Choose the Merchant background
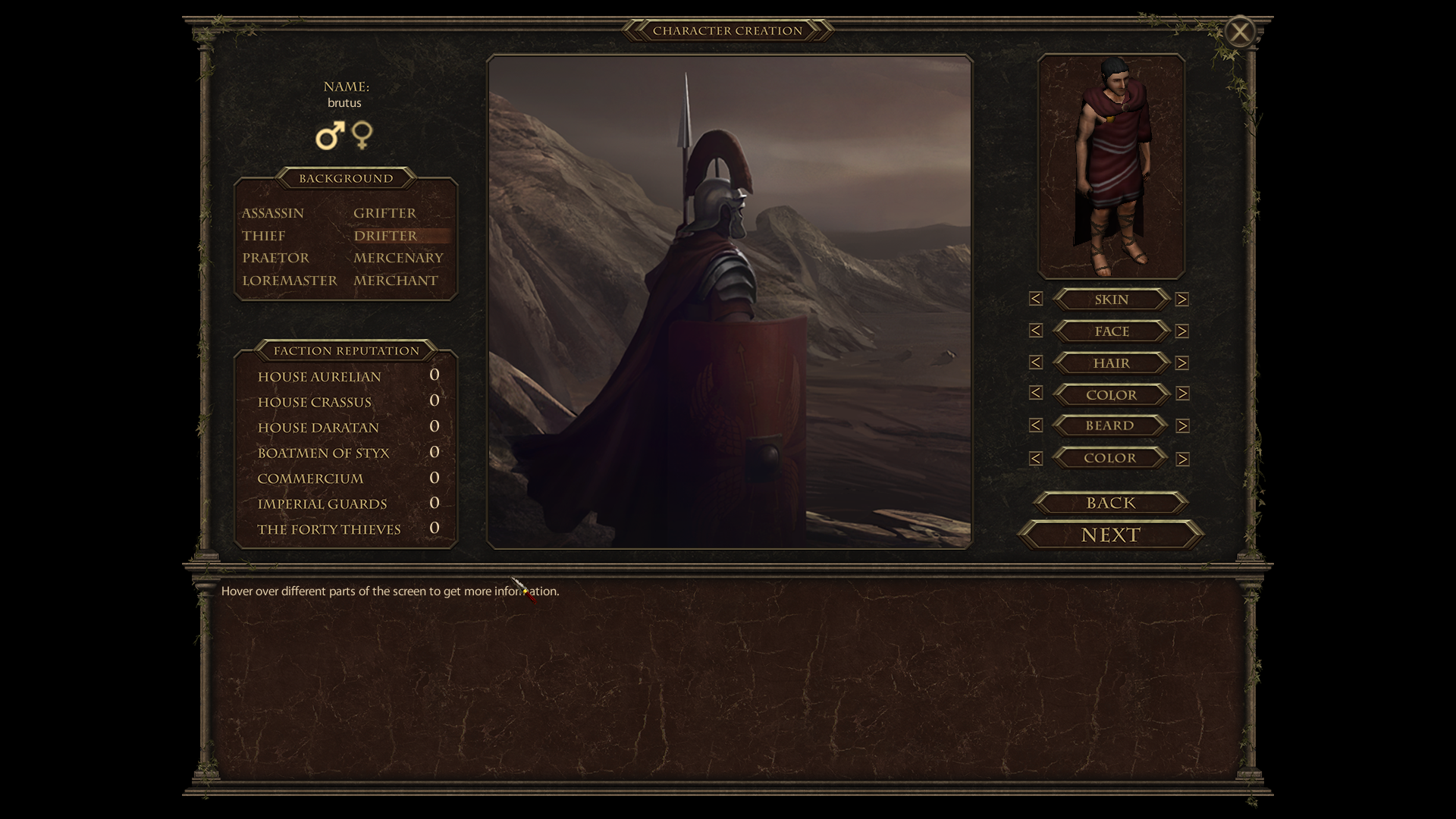The width and height of the screenshot is (1456, 819). (395, 281)
